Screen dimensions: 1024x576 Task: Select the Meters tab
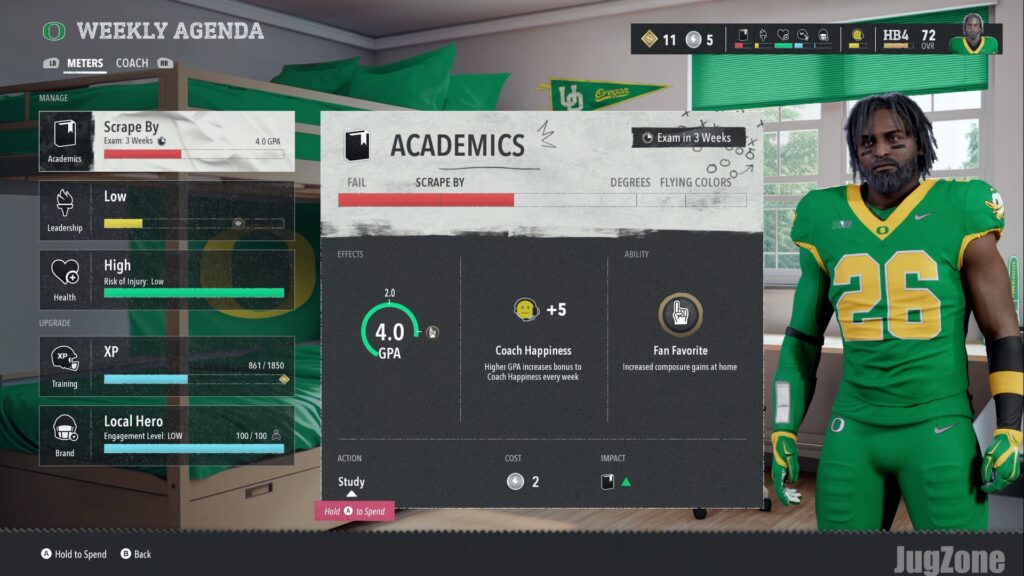coord(85,63)
